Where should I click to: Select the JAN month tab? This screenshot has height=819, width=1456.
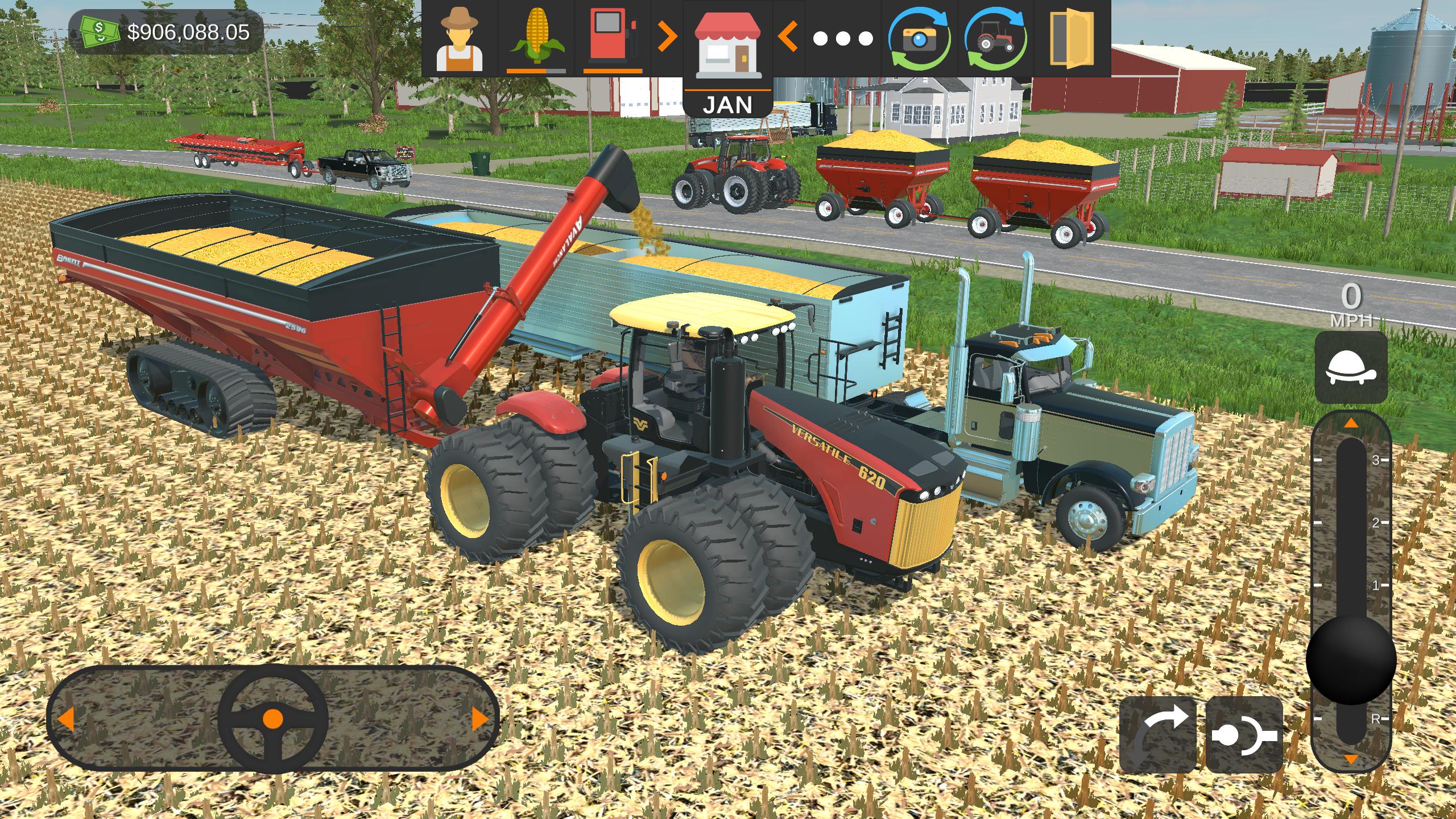click(x=730, y=104)
